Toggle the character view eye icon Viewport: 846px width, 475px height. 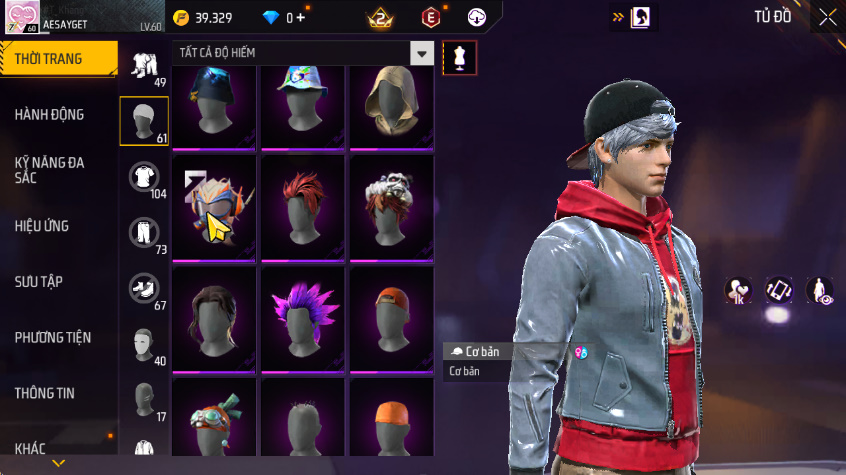pyautogui.click(x=820, y=290)
